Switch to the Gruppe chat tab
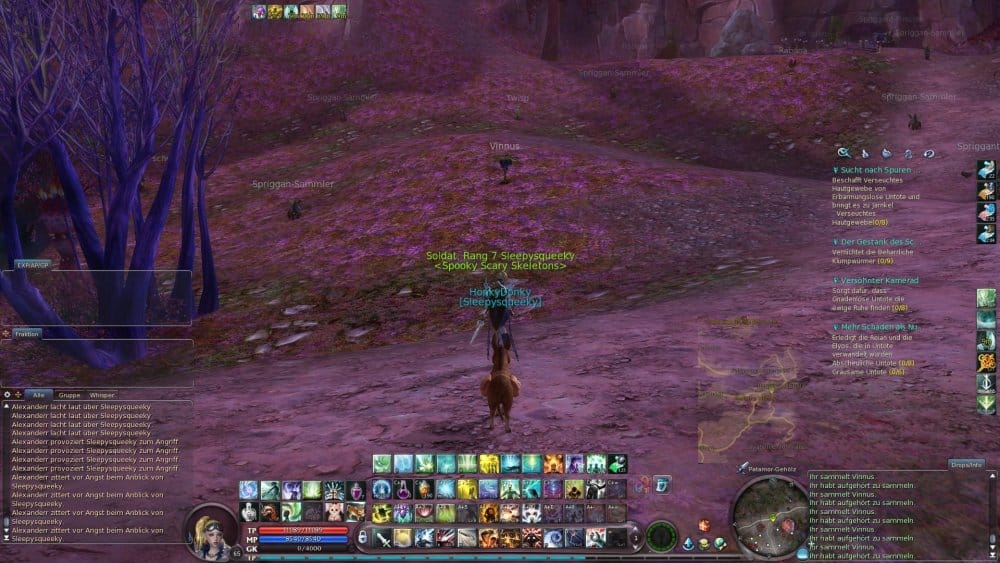 (x=70, y=395)
